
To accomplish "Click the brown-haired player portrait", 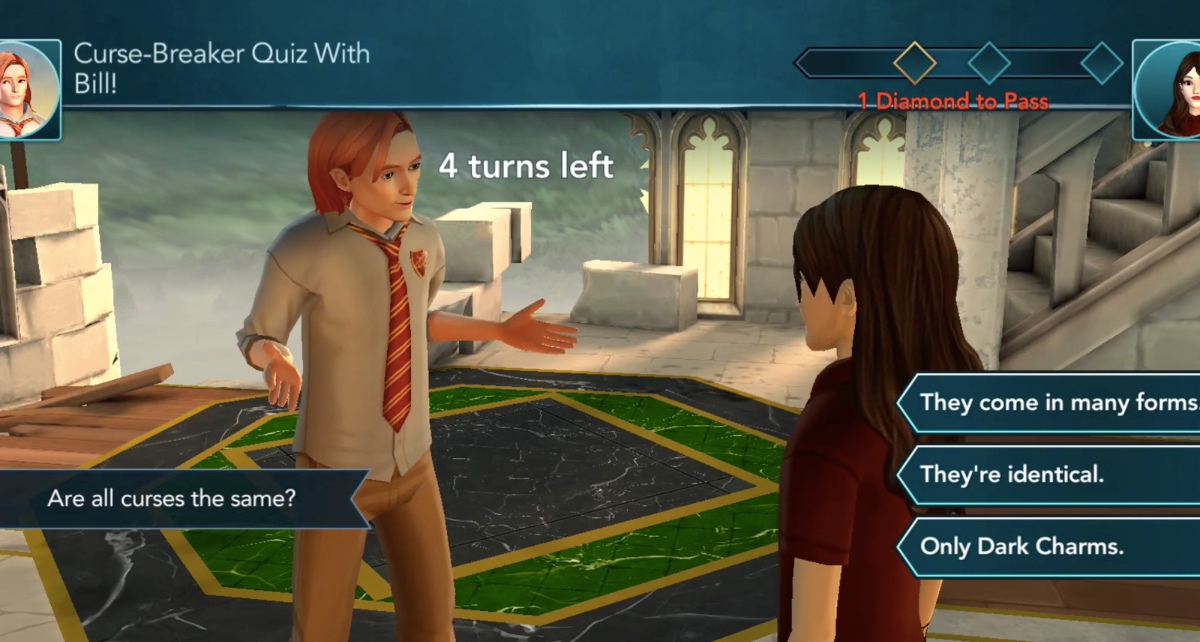I will [1170, 90].
